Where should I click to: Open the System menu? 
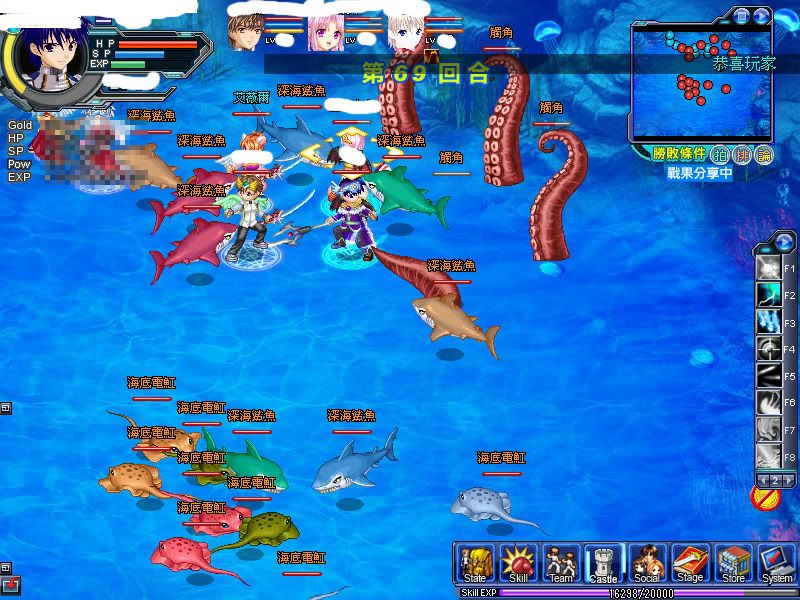tap(776, 563)
